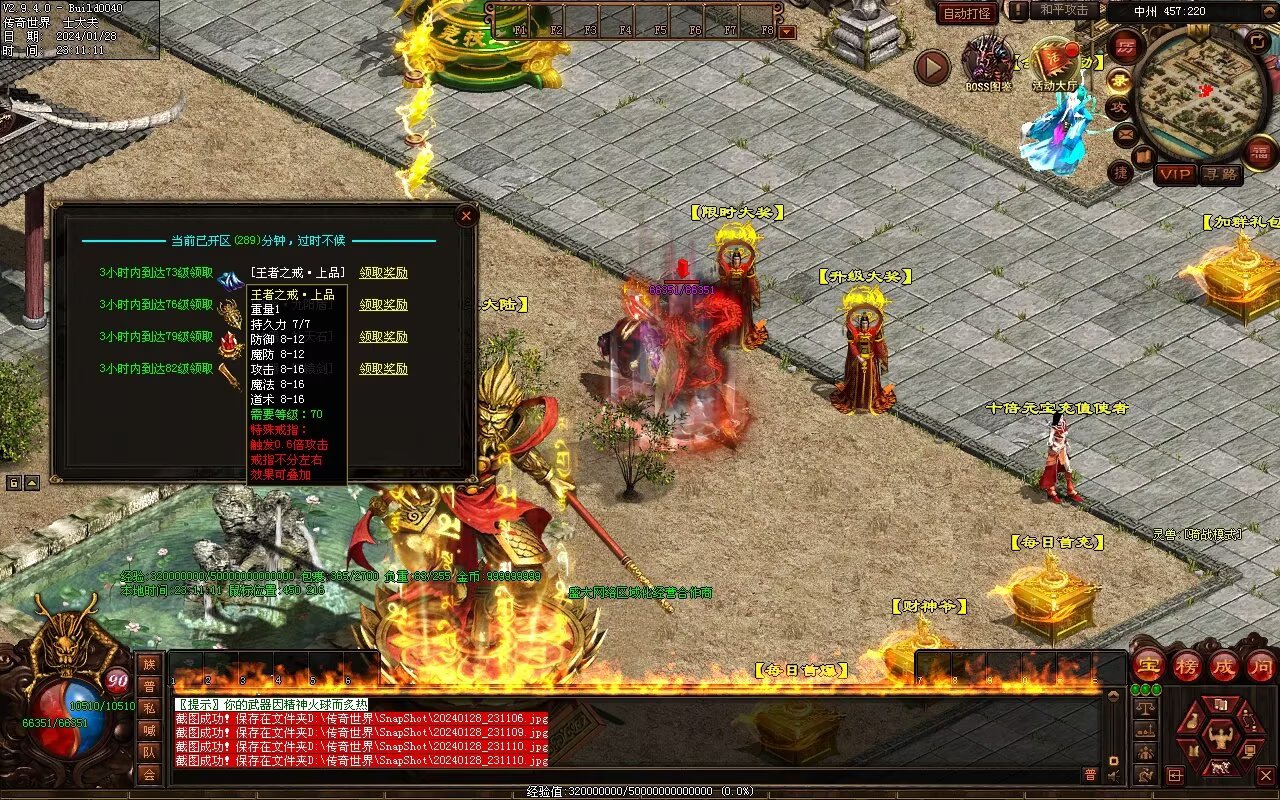Switch chat to 队 team channel

pos(149,752)
